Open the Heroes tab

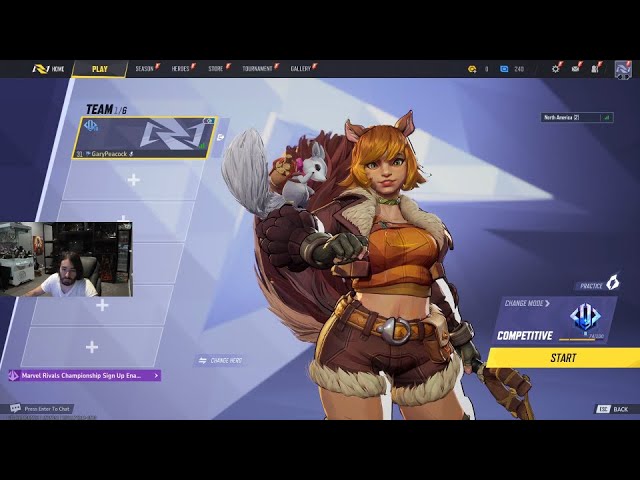(x=181, y=69)
